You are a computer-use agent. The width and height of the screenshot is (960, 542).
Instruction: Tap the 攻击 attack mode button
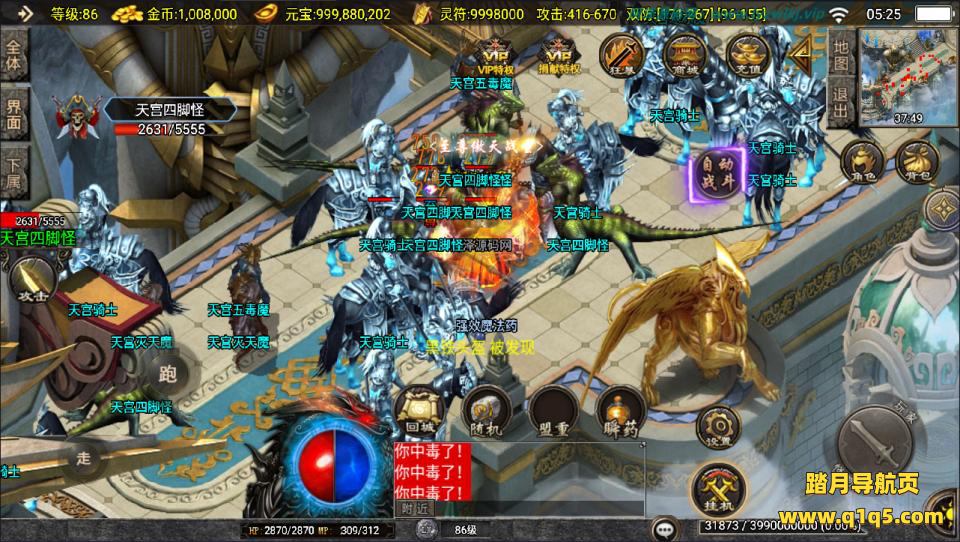pyautogui.click(x=32, y=283)
